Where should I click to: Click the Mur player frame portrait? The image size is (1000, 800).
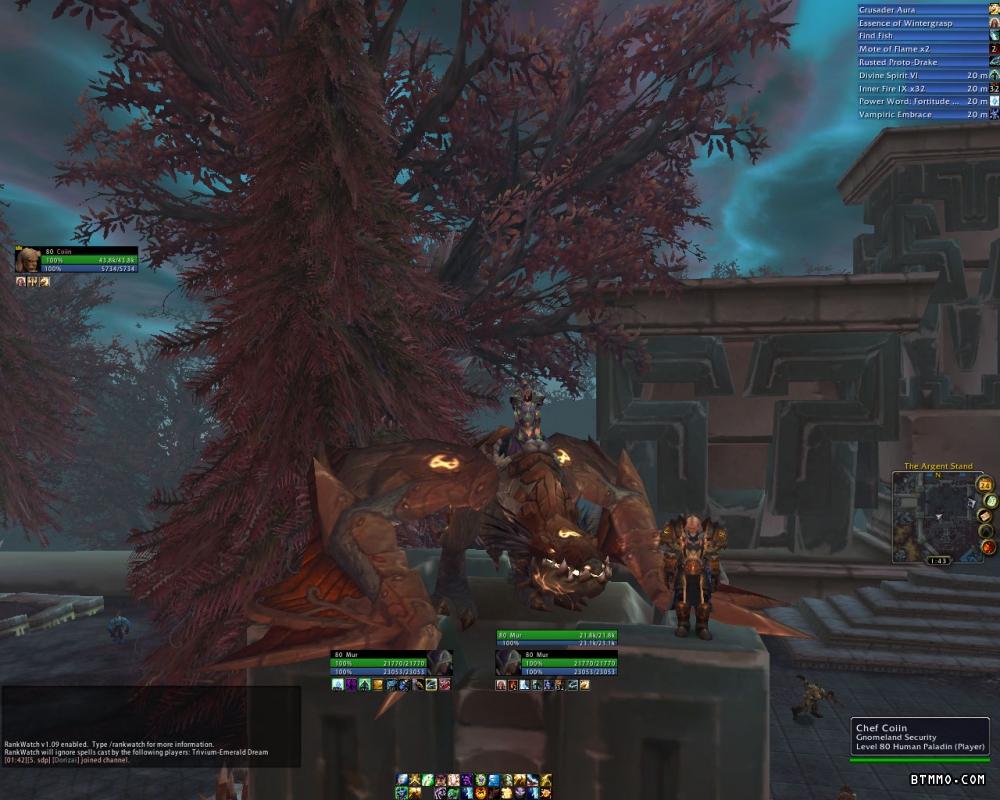(x=441, y=663)
